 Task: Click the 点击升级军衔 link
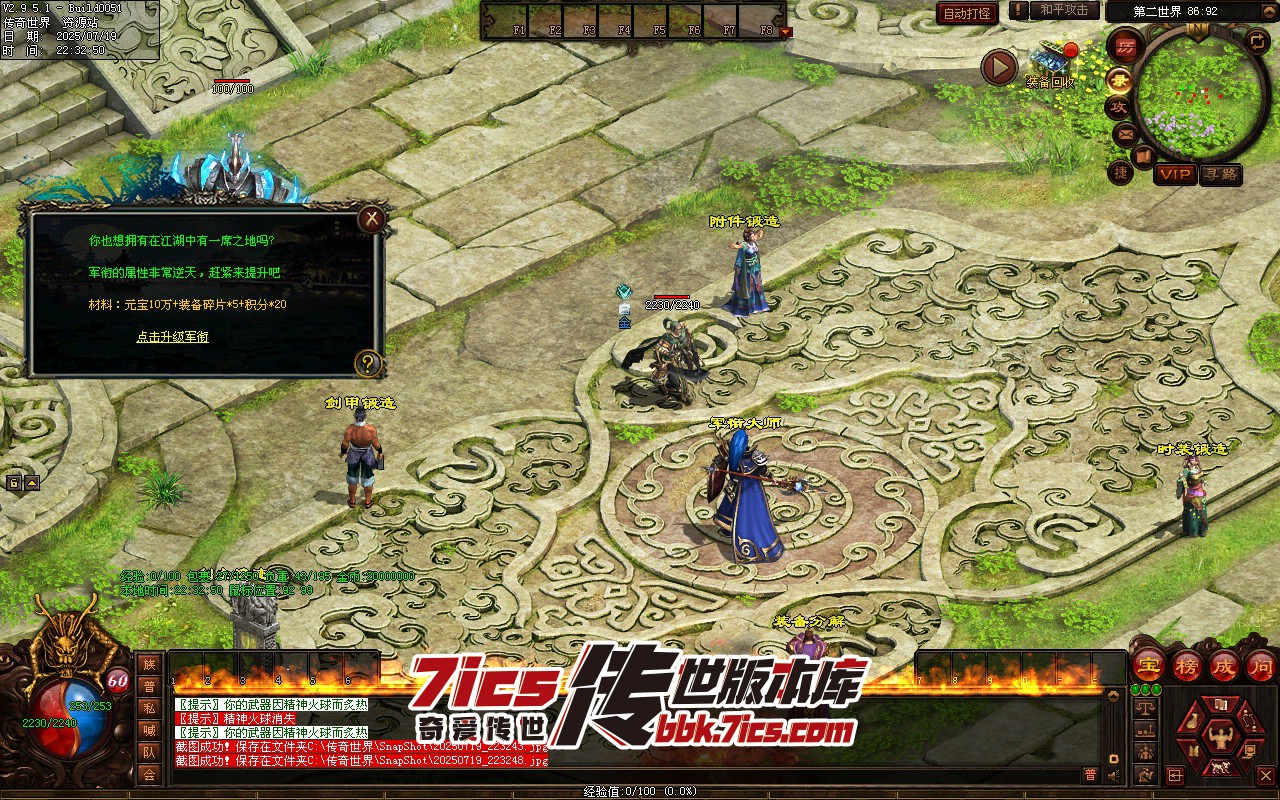tap(172, 337)
